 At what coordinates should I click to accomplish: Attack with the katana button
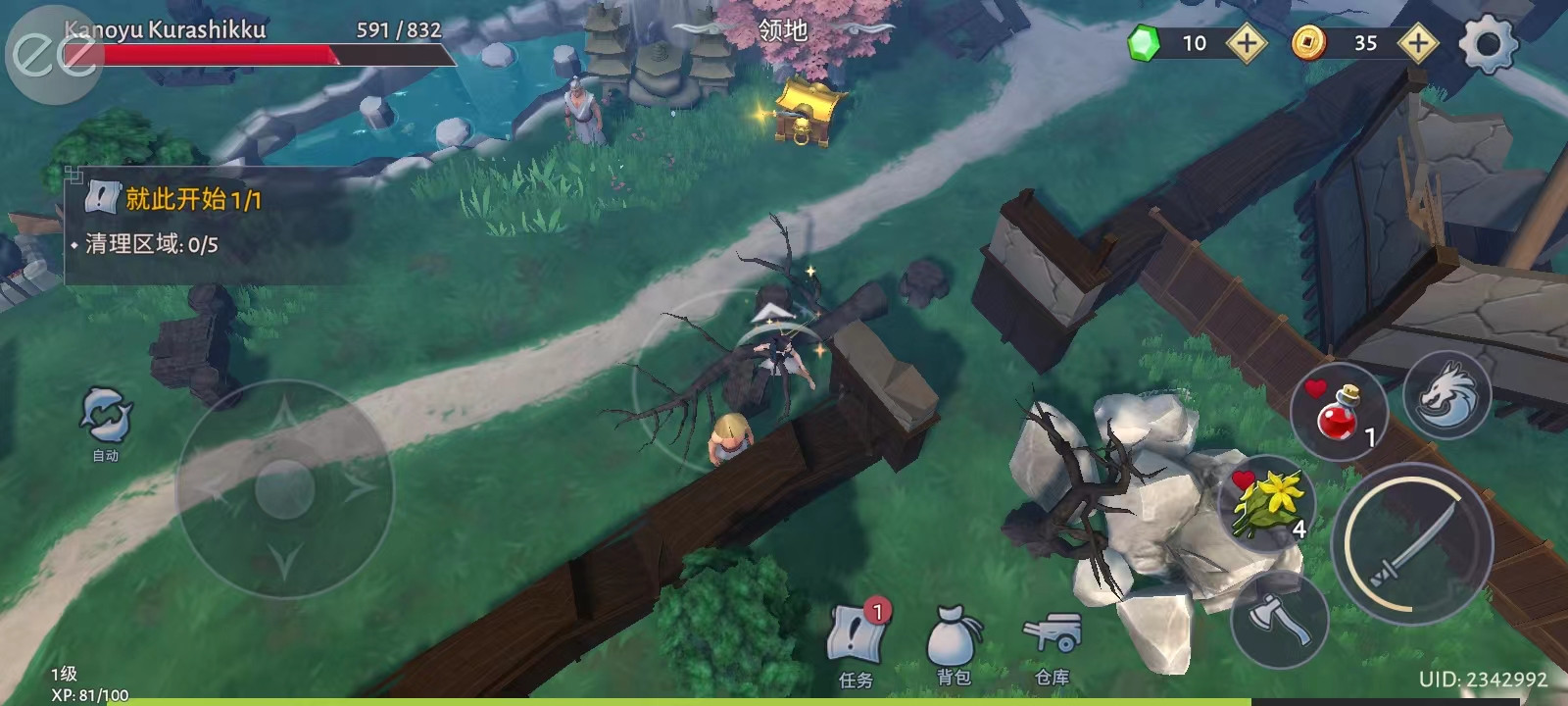point(1412,541)
